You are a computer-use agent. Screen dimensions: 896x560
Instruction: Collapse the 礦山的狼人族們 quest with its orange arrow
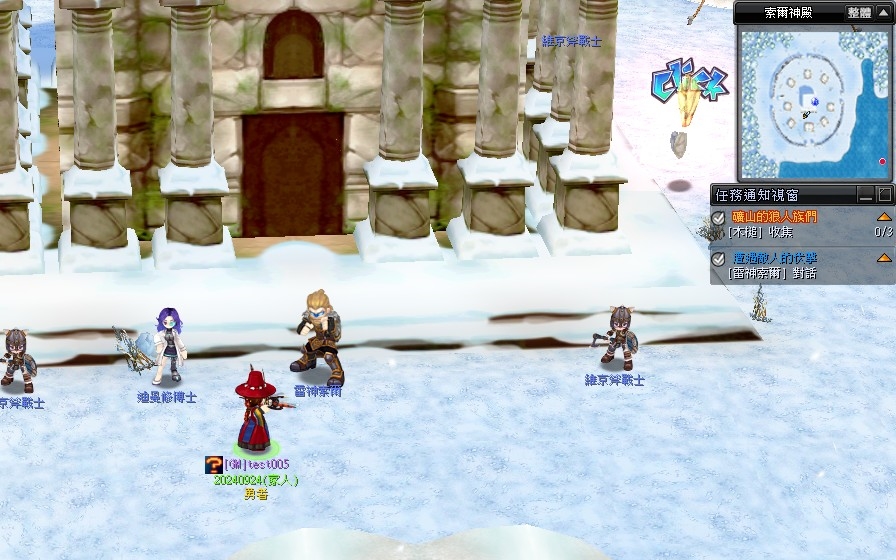(x=884, y=217)
